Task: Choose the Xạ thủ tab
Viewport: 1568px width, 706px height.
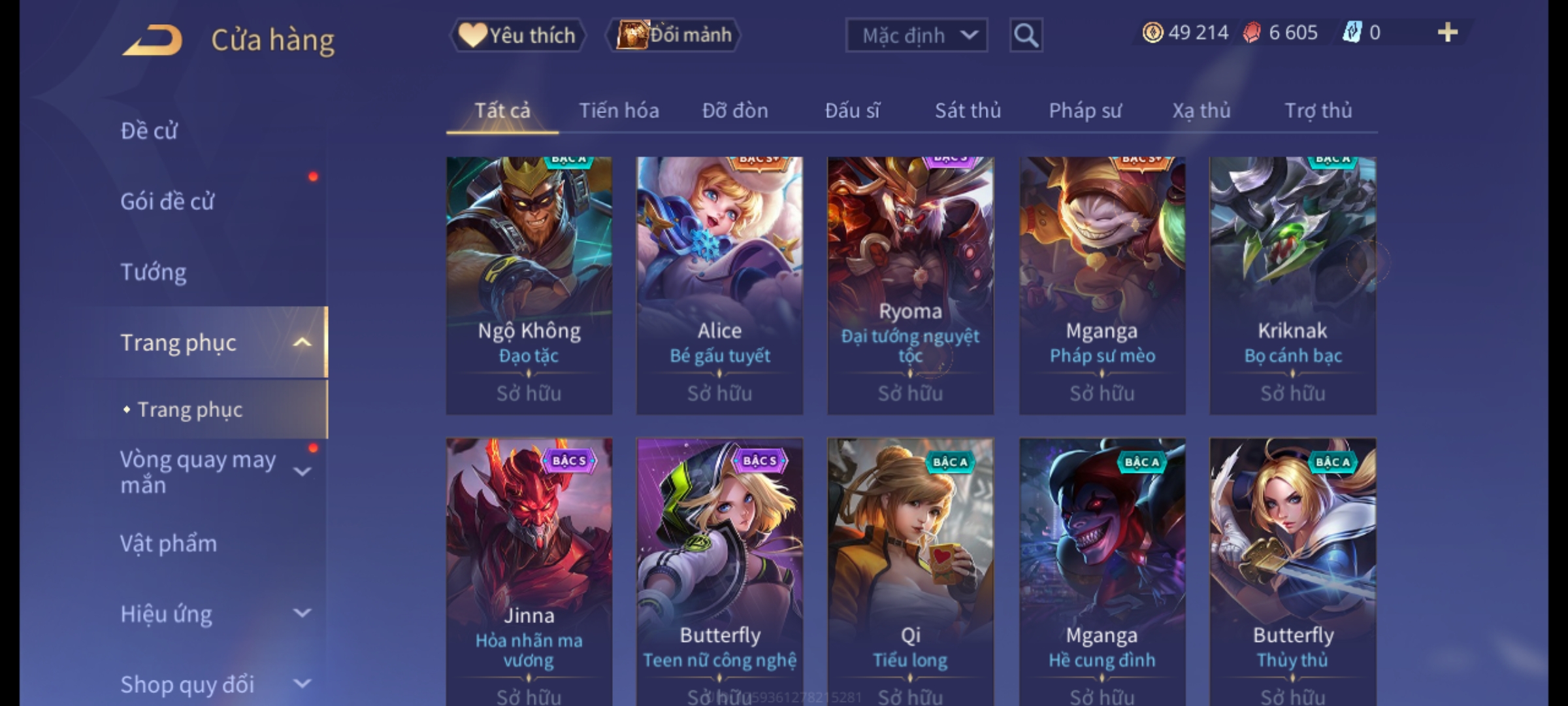Action: click(x=1201, y=110)
